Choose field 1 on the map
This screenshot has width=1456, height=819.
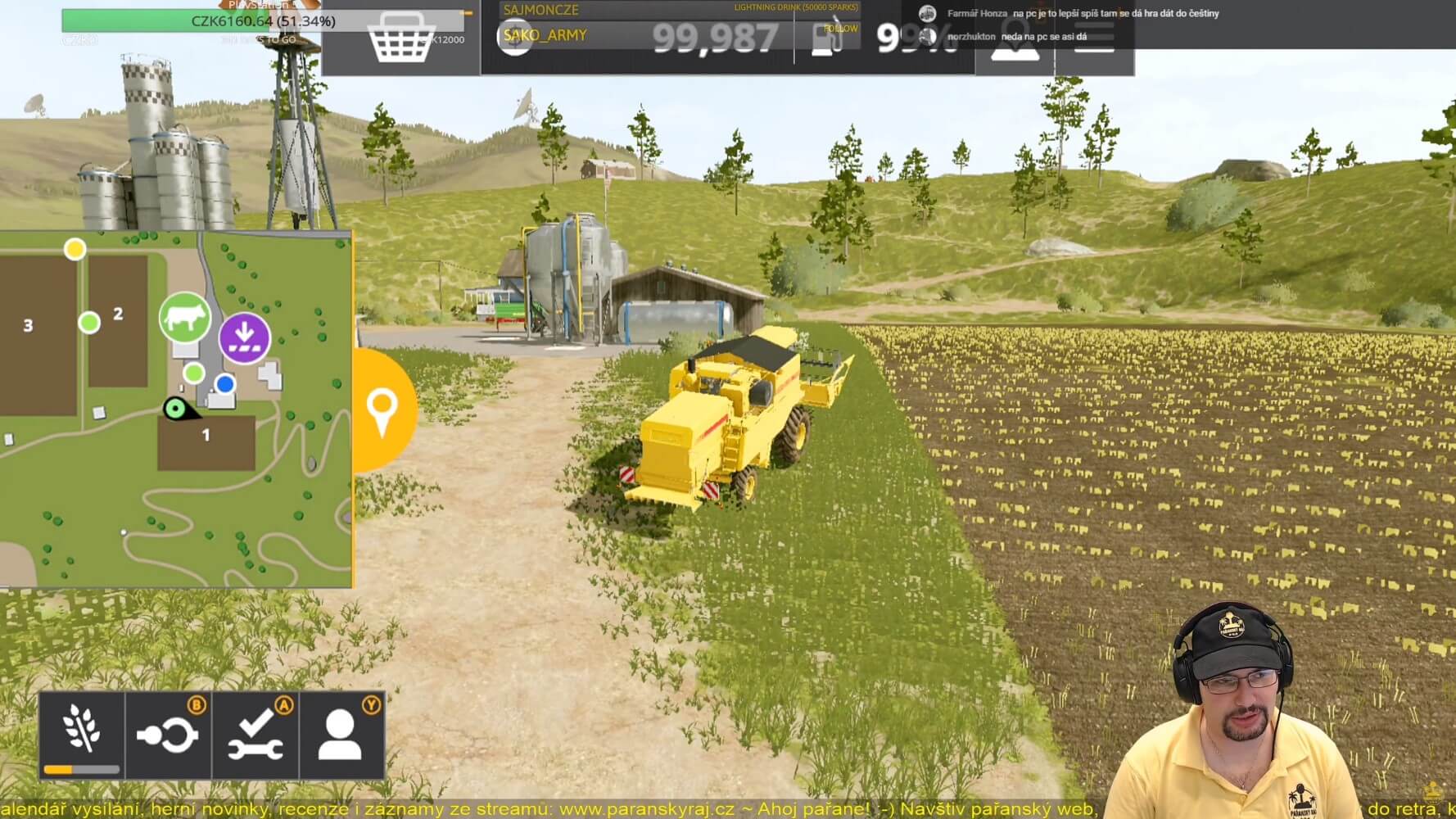(x=206, y=442)
